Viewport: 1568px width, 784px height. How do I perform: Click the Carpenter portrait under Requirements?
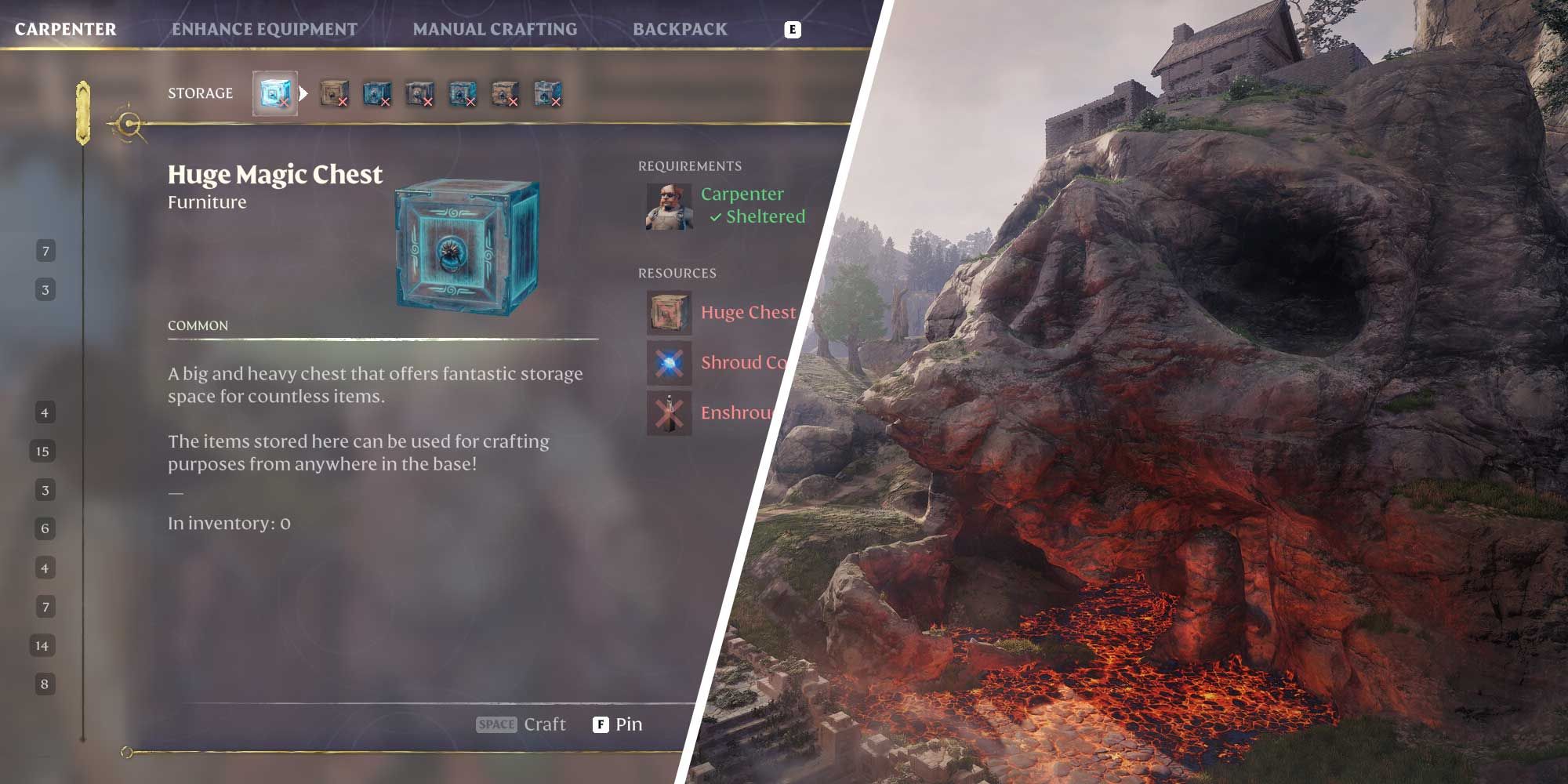click(x=668, y=208)
